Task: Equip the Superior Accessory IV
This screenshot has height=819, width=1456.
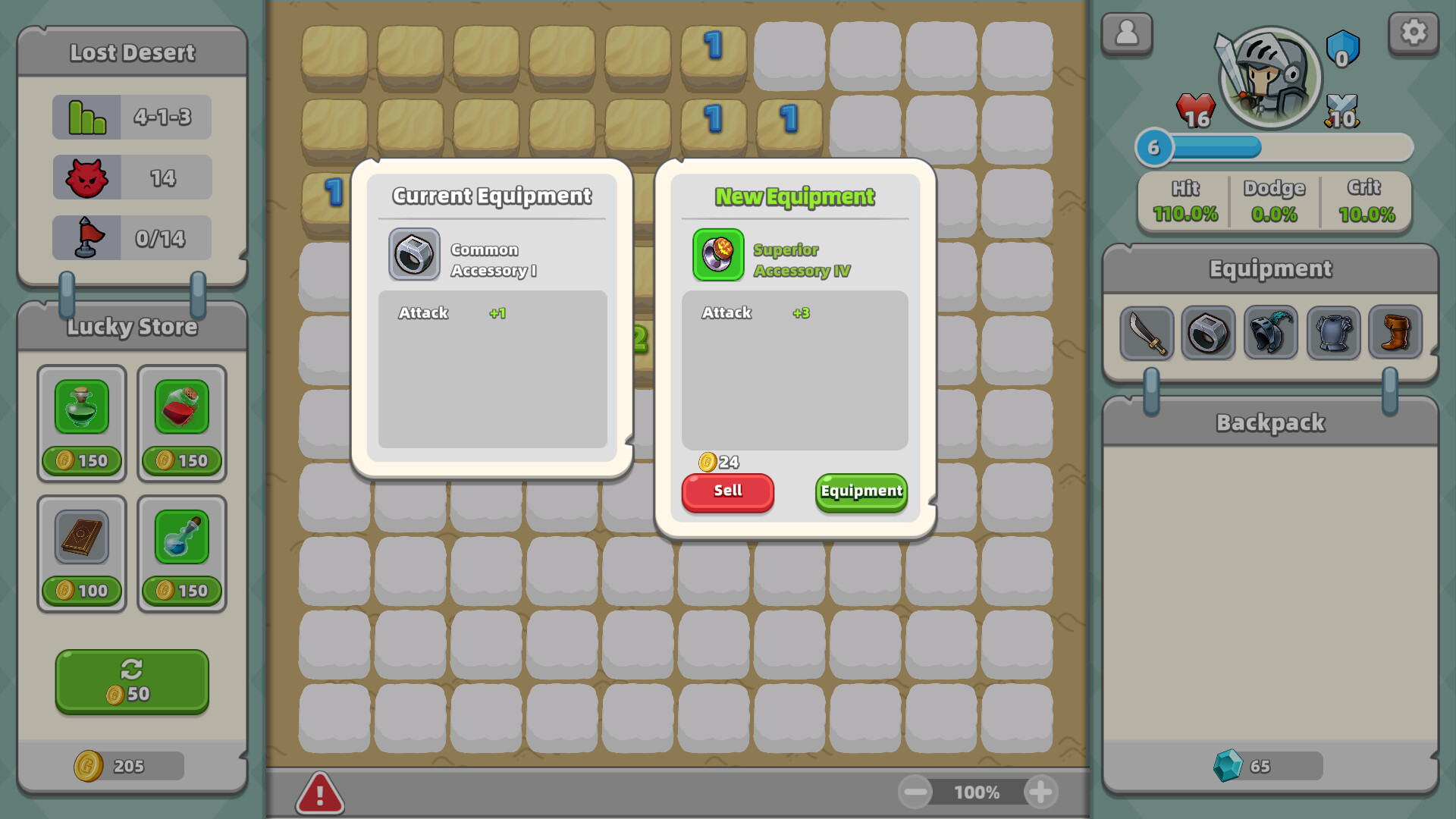Action: [860, 492]
